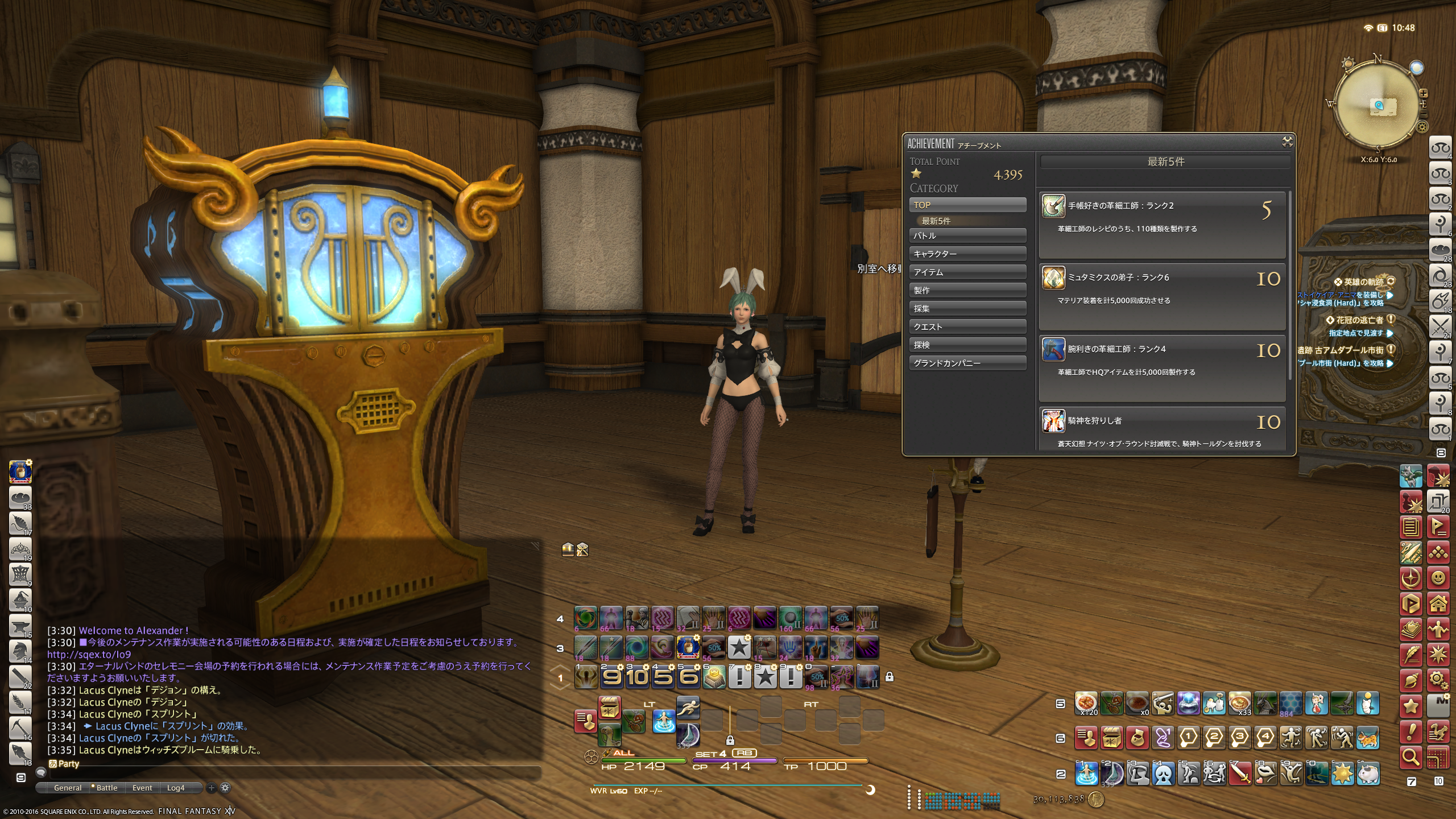This screenshot has height=819, width=1456.
Task: Select the TOP achievement category
Action: point(967,205)
